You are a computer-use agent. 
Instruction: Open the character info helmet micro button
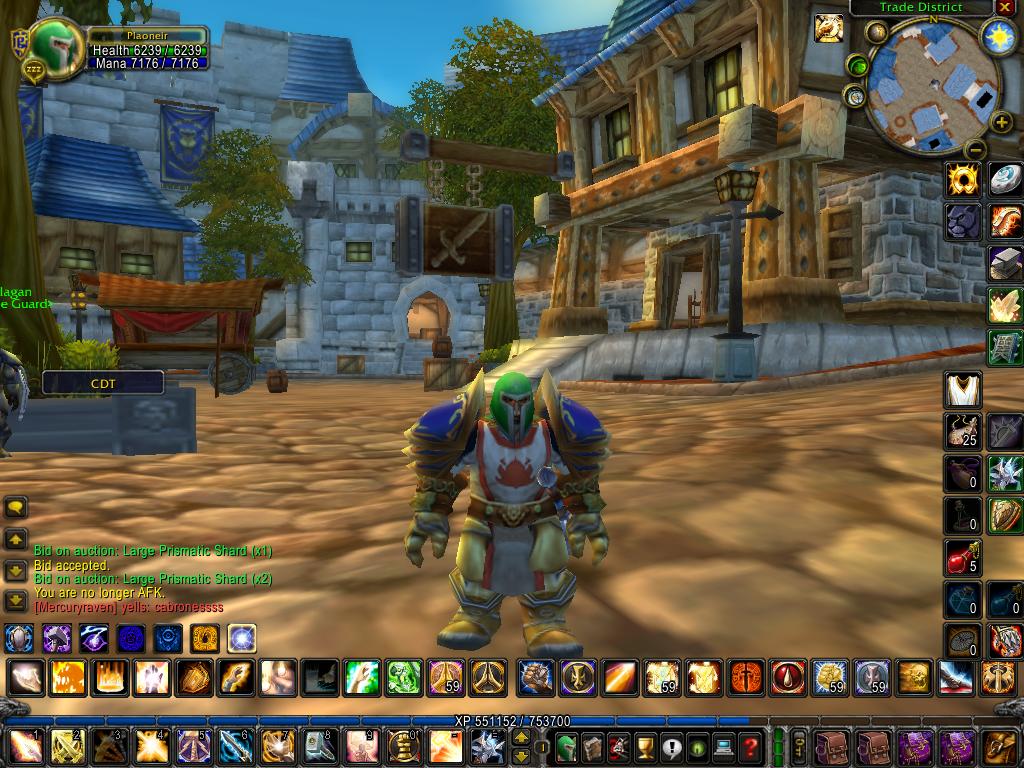tap(566, 747)
